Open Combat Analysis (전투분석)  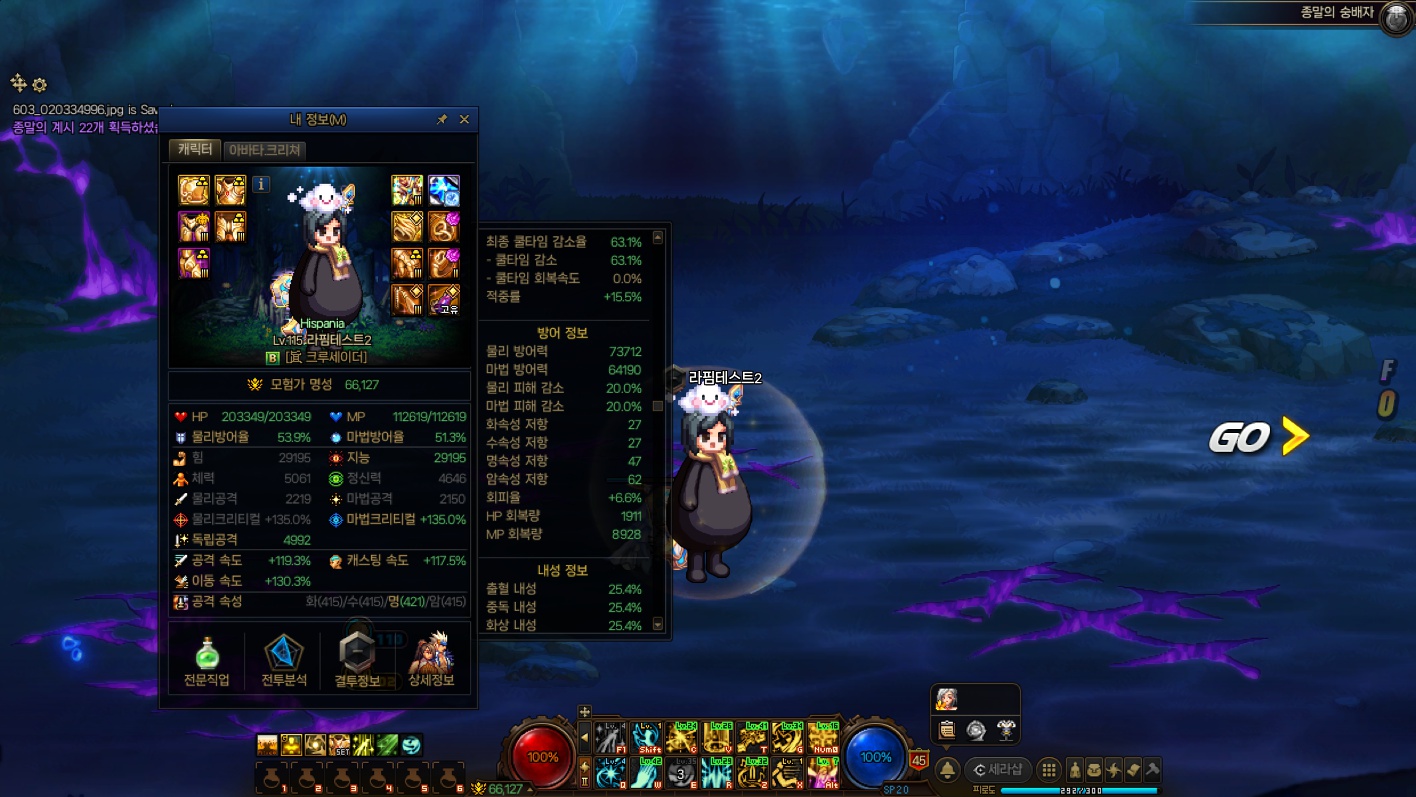[x=284, y=661]
